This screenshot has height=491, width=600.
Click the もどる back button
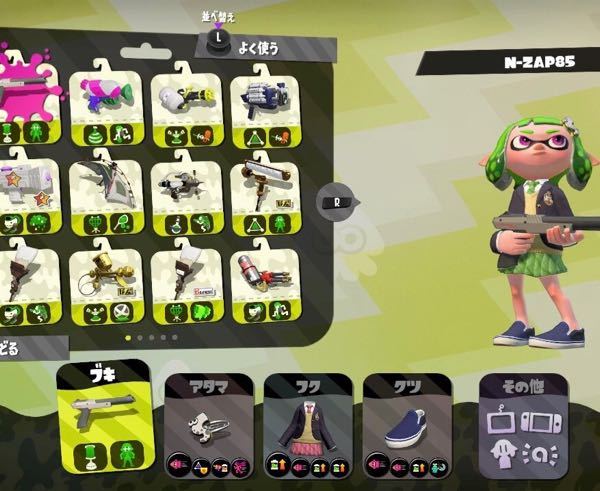click(x=30, y=347)
